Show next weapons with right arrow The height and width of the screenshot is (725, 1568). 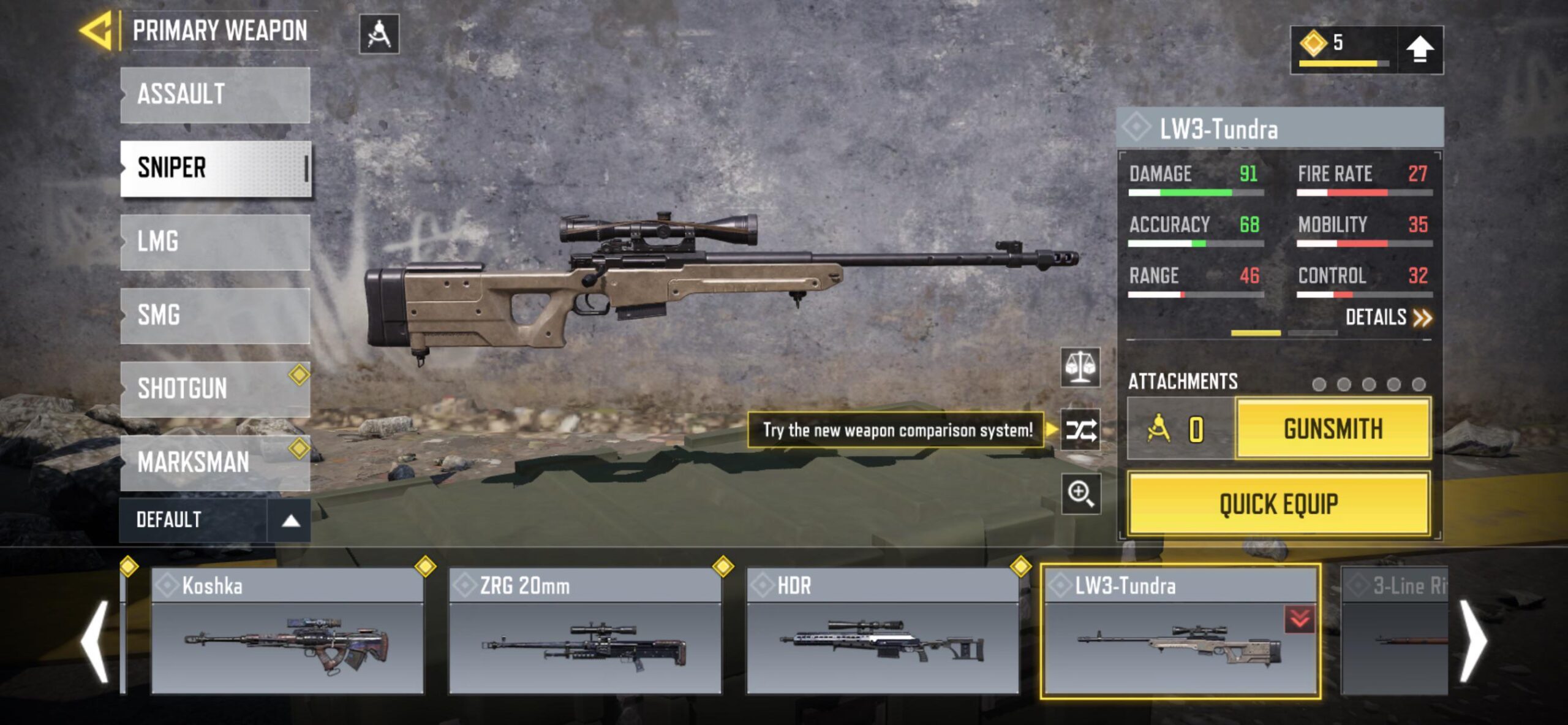tap(1472, 640)
